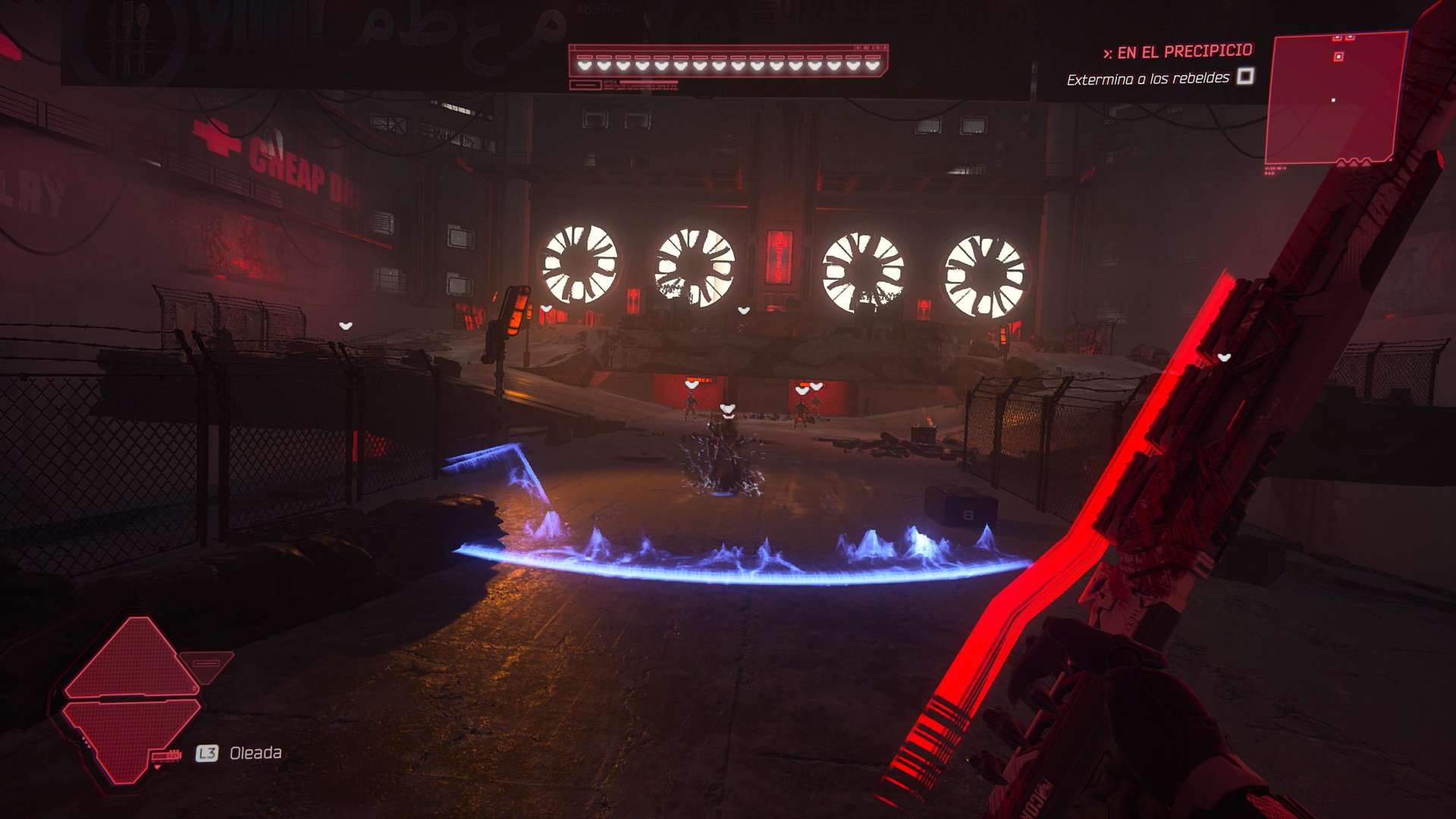The height and width of the screenshot is (819, 1456).
Task: Select the 'Extermina a los rebeldes' objective
Action: [1147, 79]
